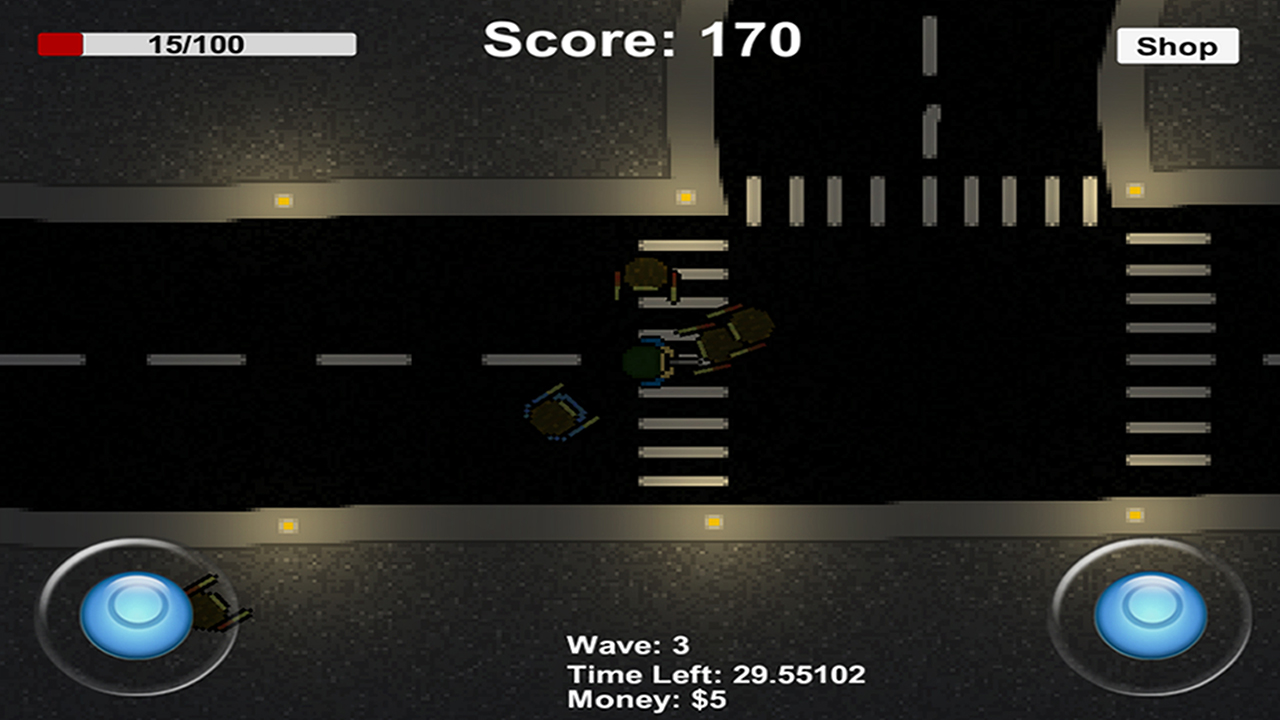Click the 15/100 health text

[x=197, y=42]
